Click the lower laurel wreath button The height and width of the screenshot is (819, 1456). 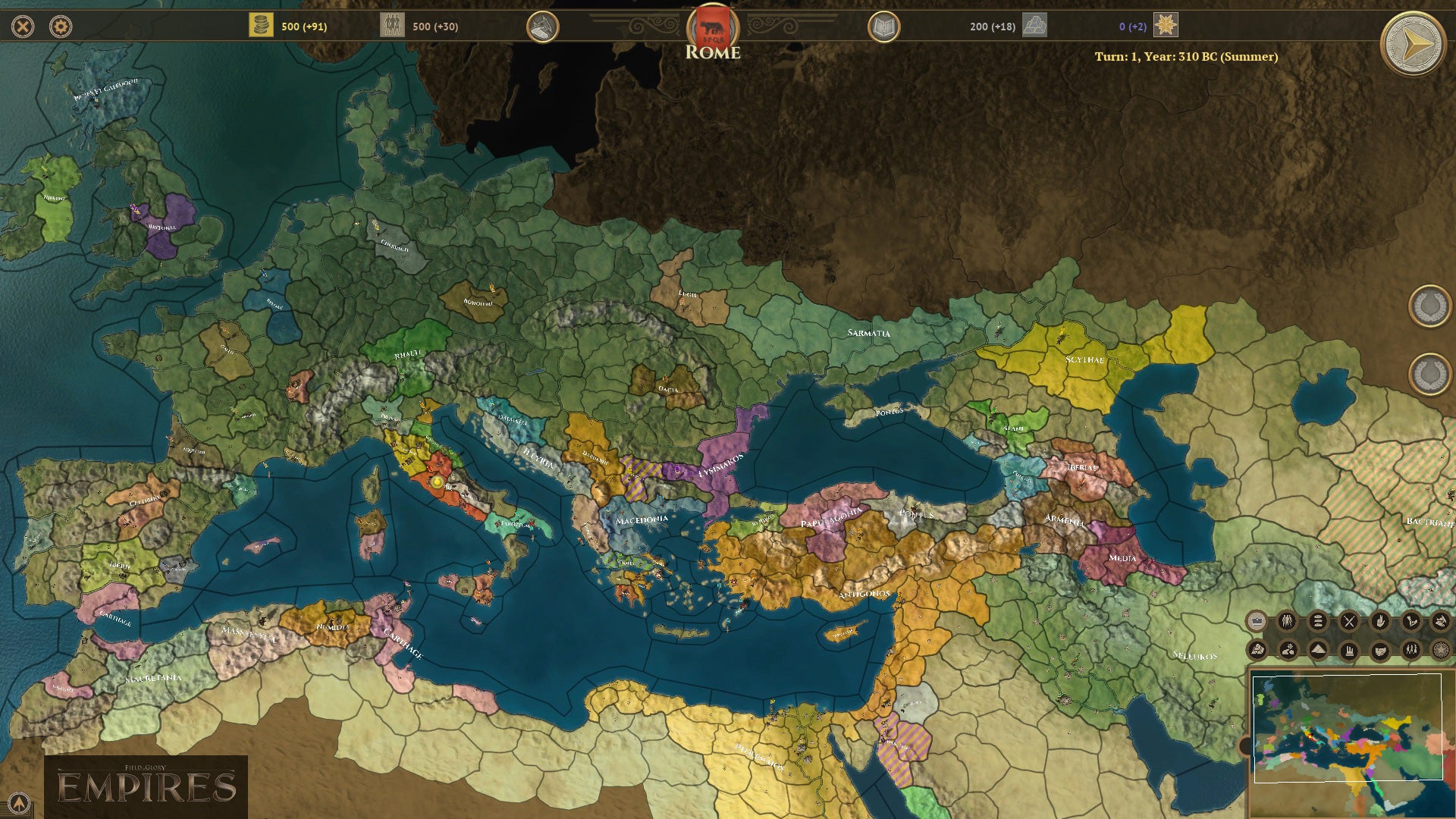tap(1429, 374)
